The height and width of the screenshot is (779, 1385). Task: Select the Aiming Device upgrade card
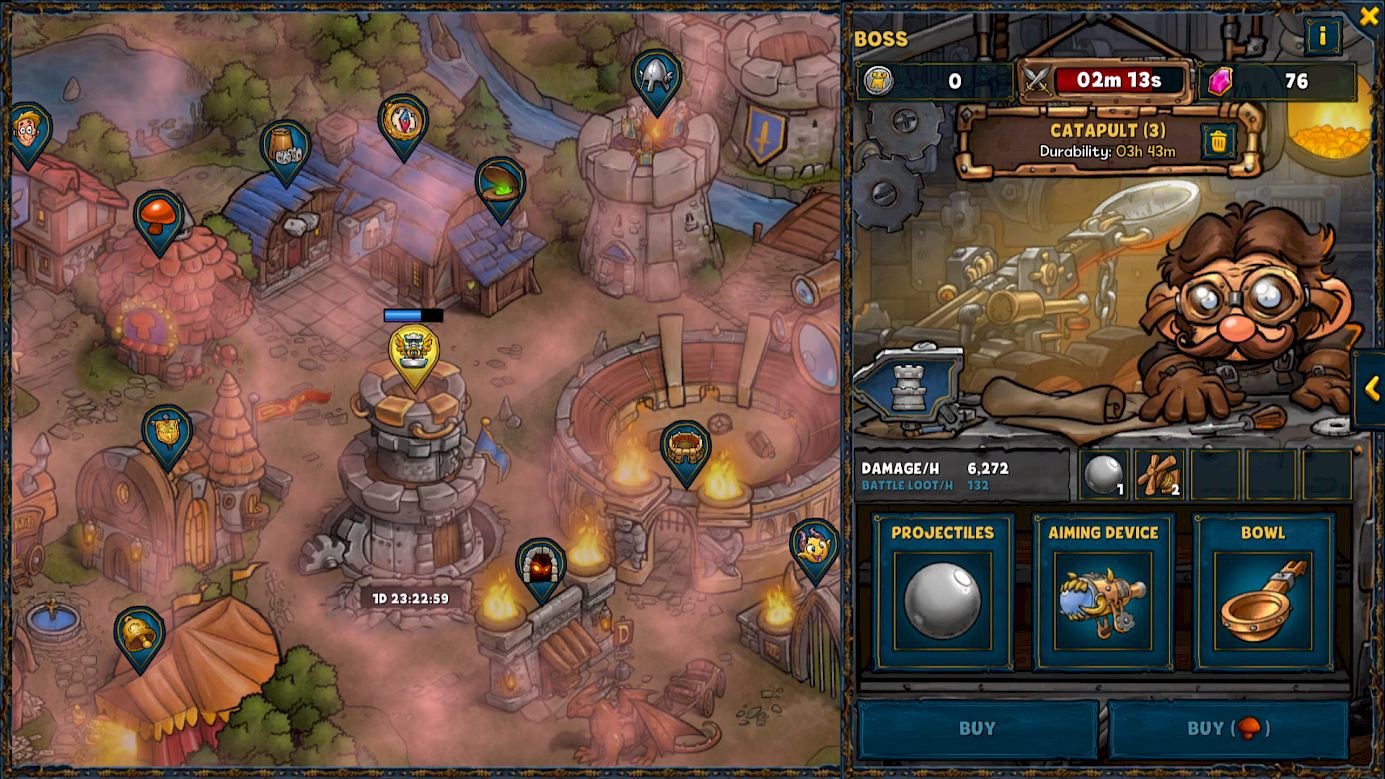click(x=1103, y=591)
